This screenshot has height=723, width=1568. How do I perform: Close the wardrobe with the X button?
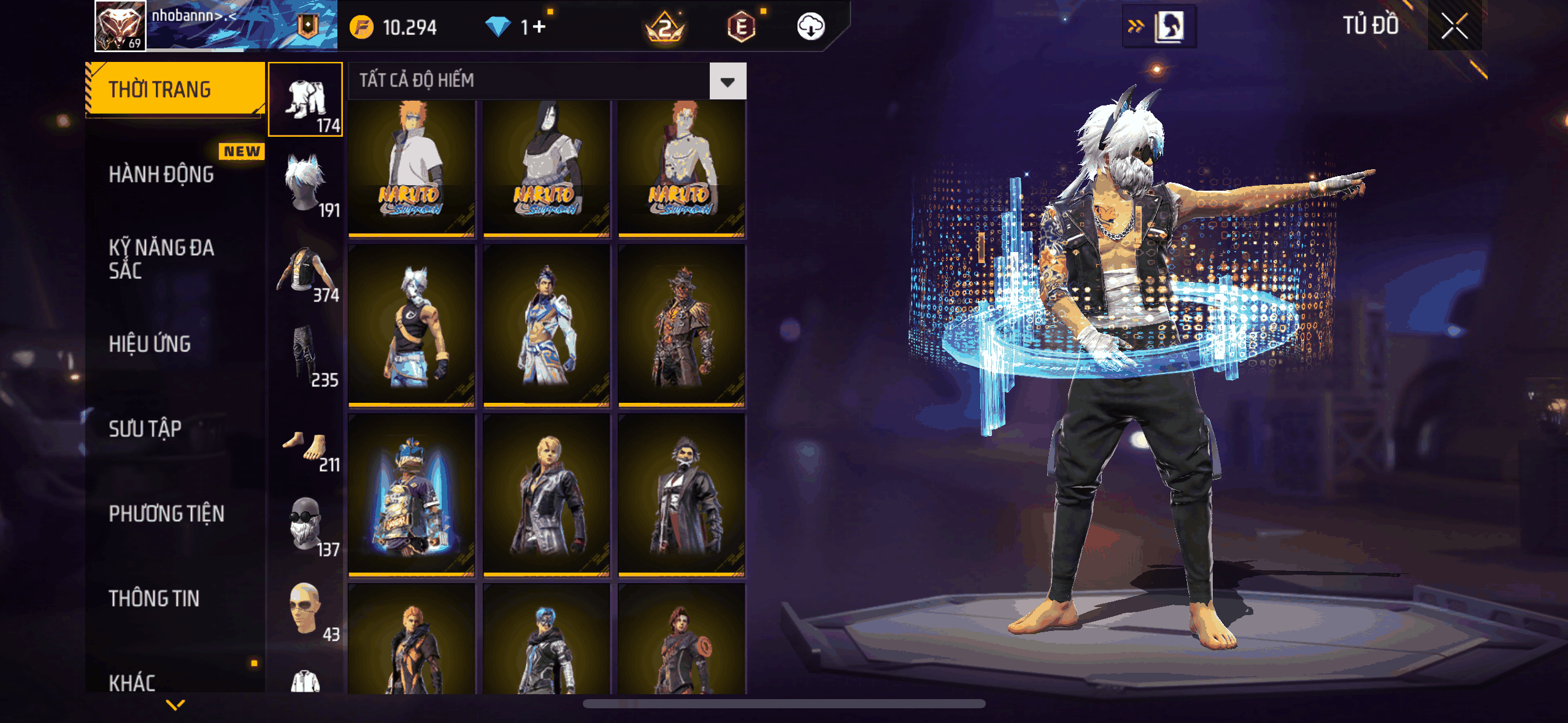pos(1454,26)
